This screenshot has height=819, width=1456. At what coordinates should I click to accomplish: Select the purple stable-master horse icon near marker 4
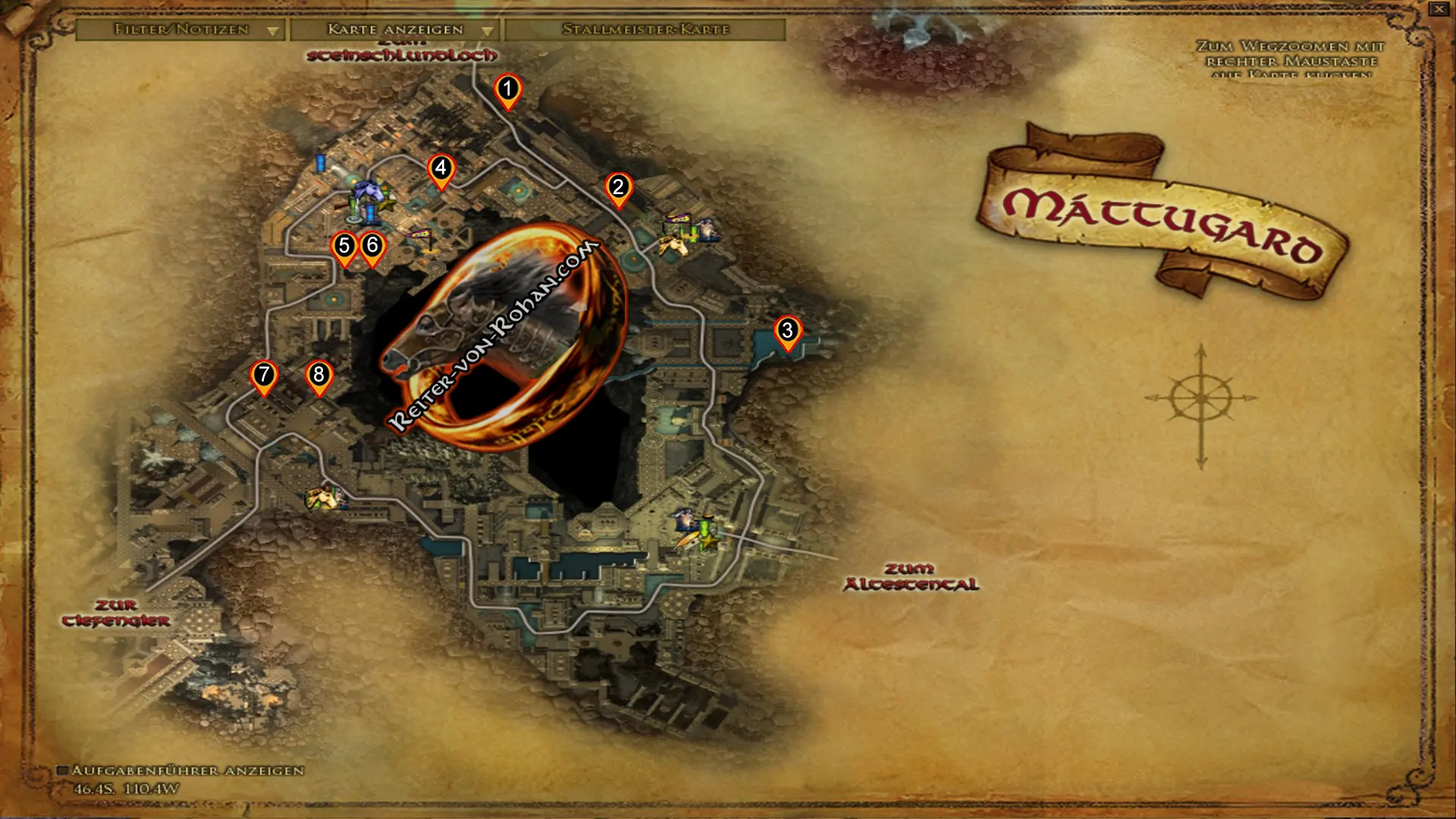(369, 191)
